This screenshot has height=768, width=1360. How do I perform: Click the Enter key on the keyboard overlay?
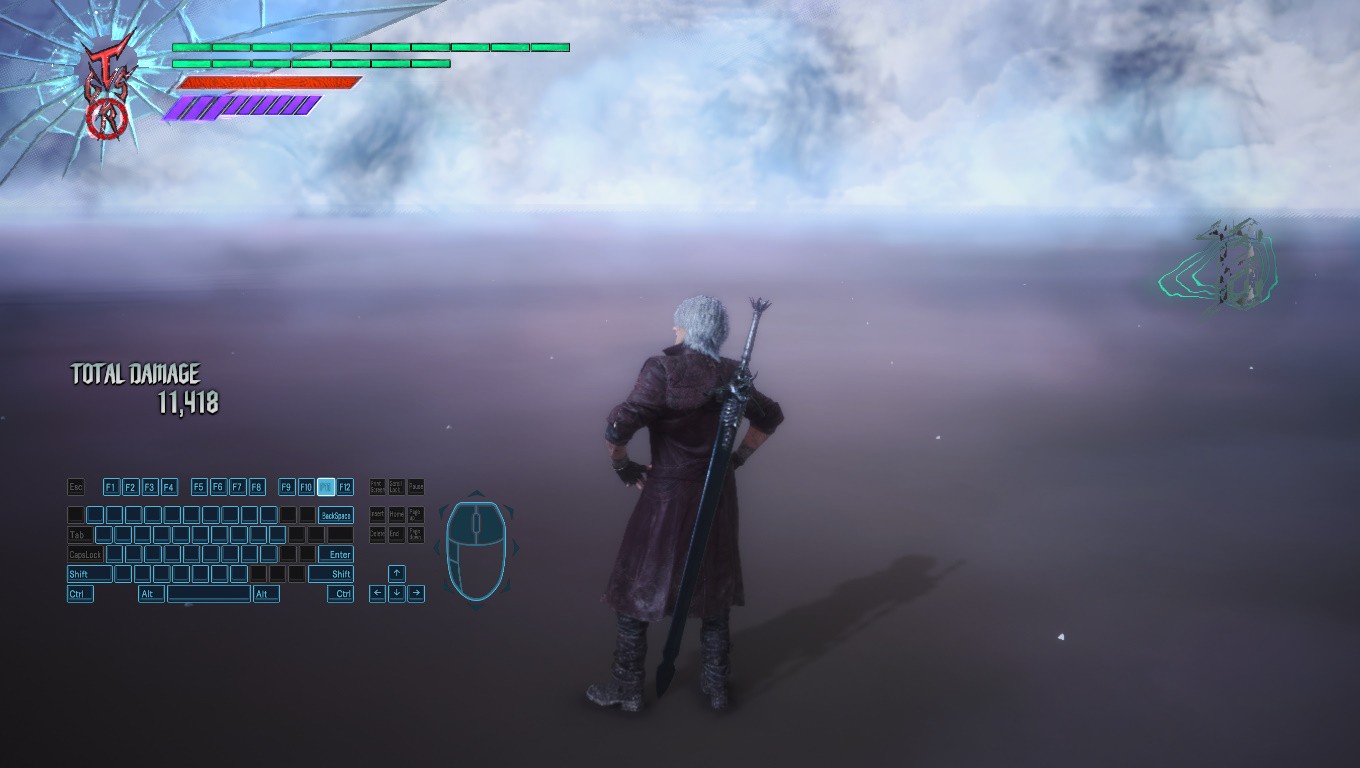pos(336,554)
